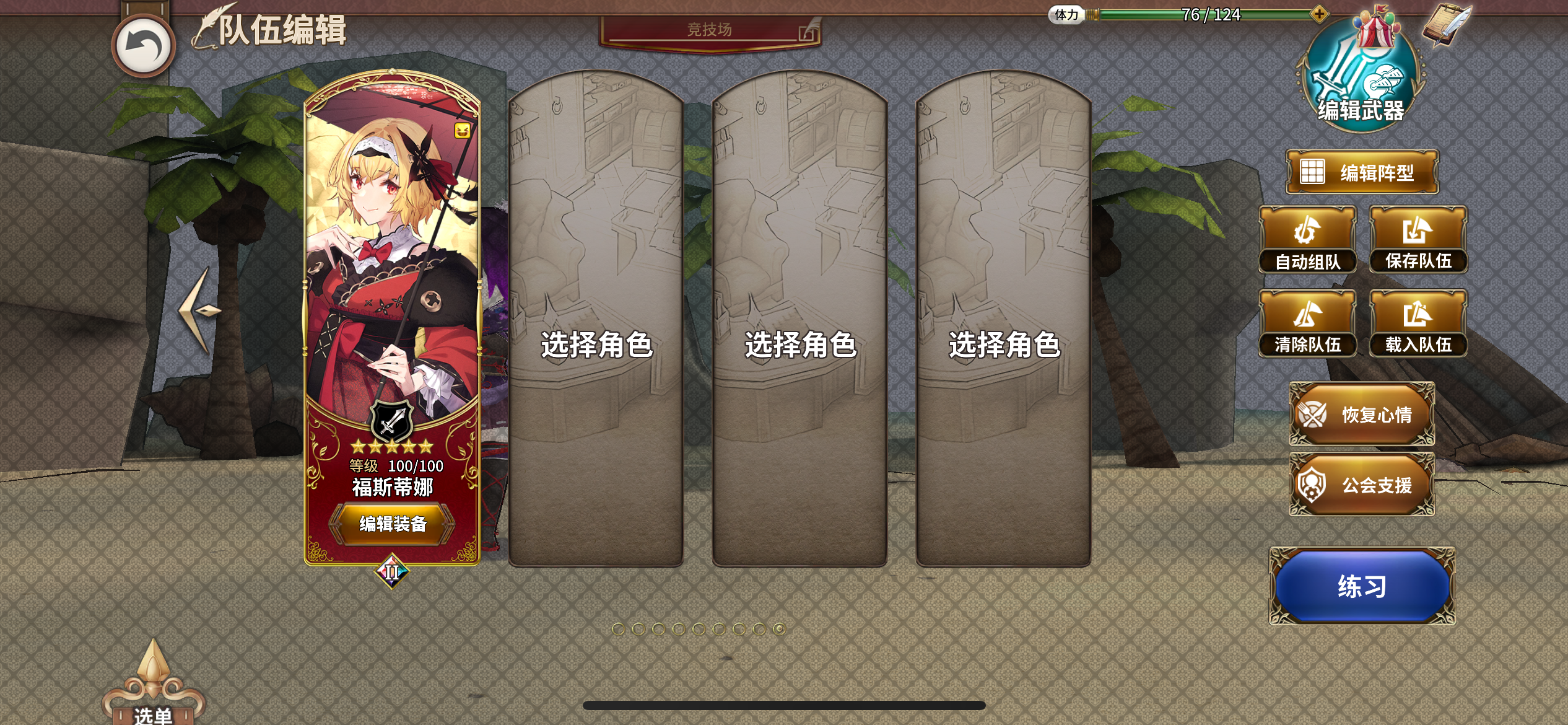Clear the team with 清除队伍
This screenshot has width=1568, height=725.
(x=1307, y=323)
